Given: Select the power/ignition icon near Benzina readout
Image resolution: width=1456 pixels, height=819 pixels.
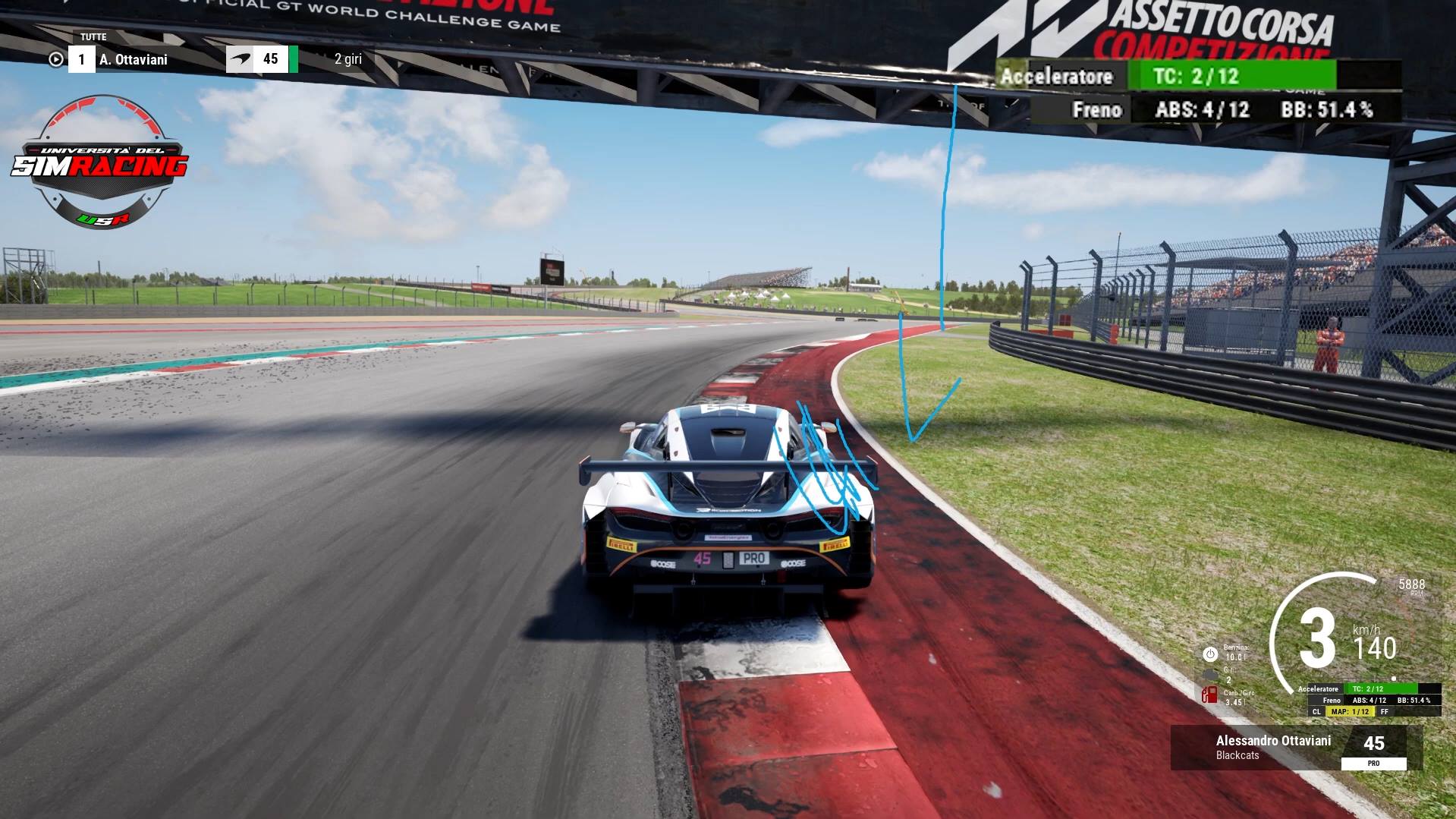Looking at the screenshot, I should (1211, 654).
